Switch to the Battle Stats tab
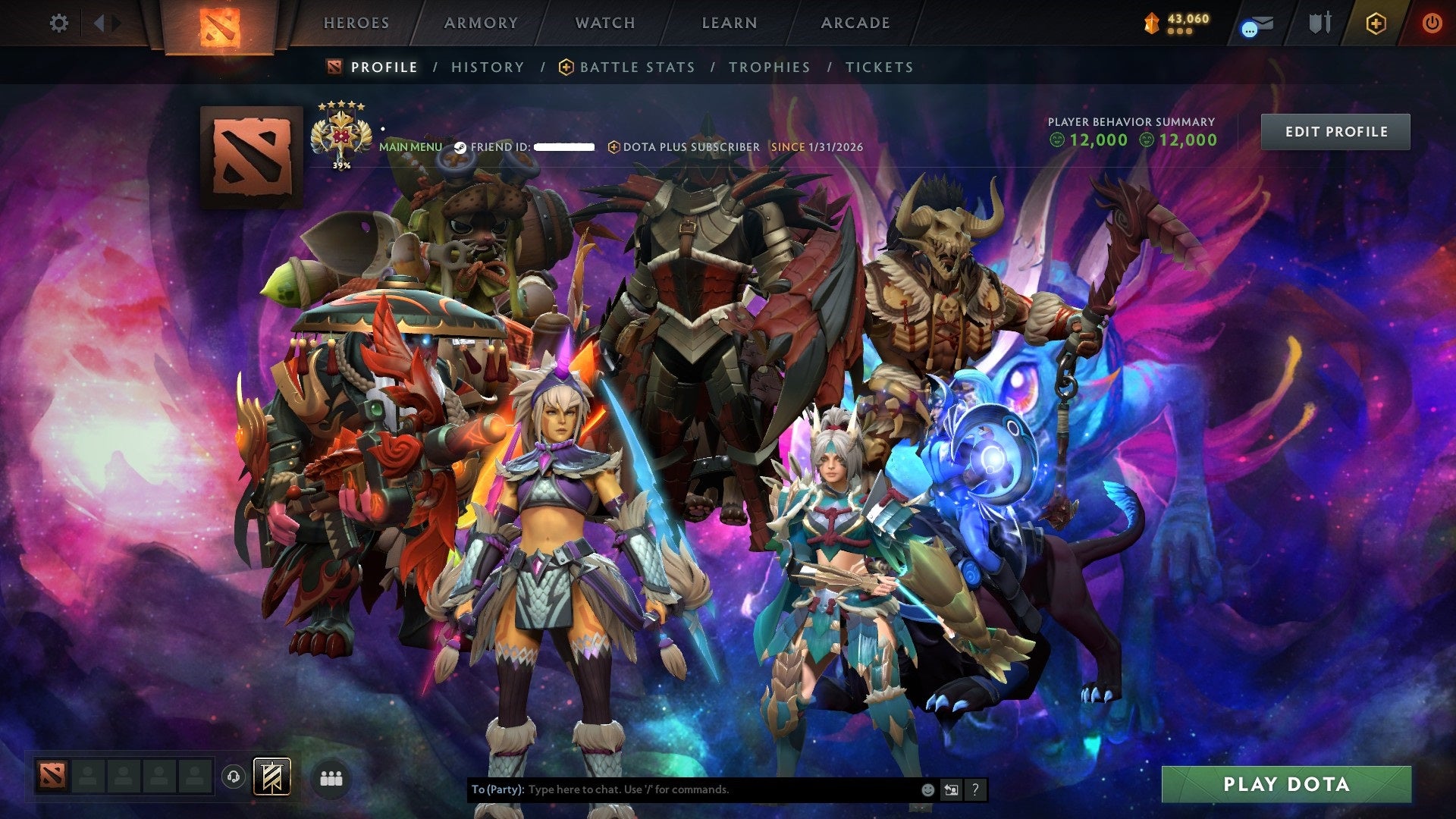 click(x=636, y=67)
